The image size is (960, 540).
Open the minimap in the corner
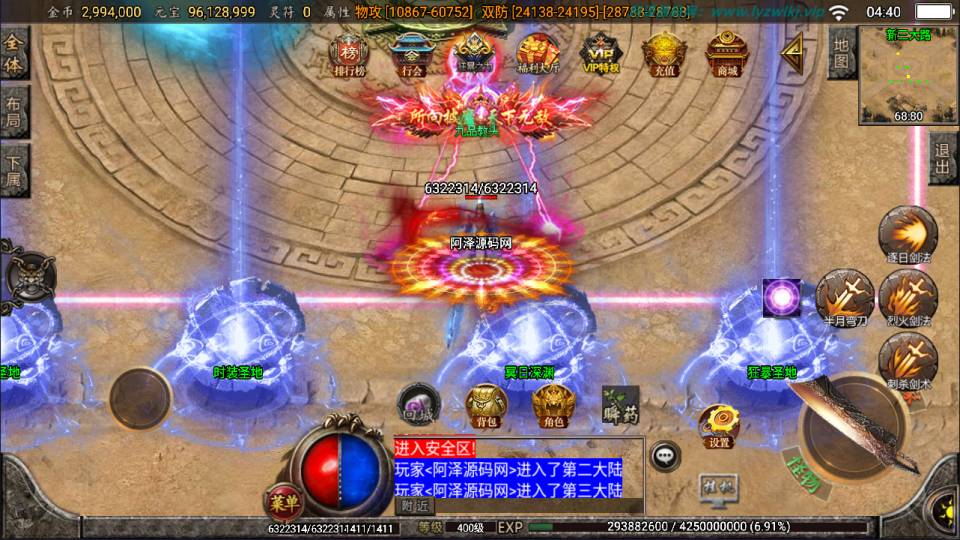tap(908, 75)
